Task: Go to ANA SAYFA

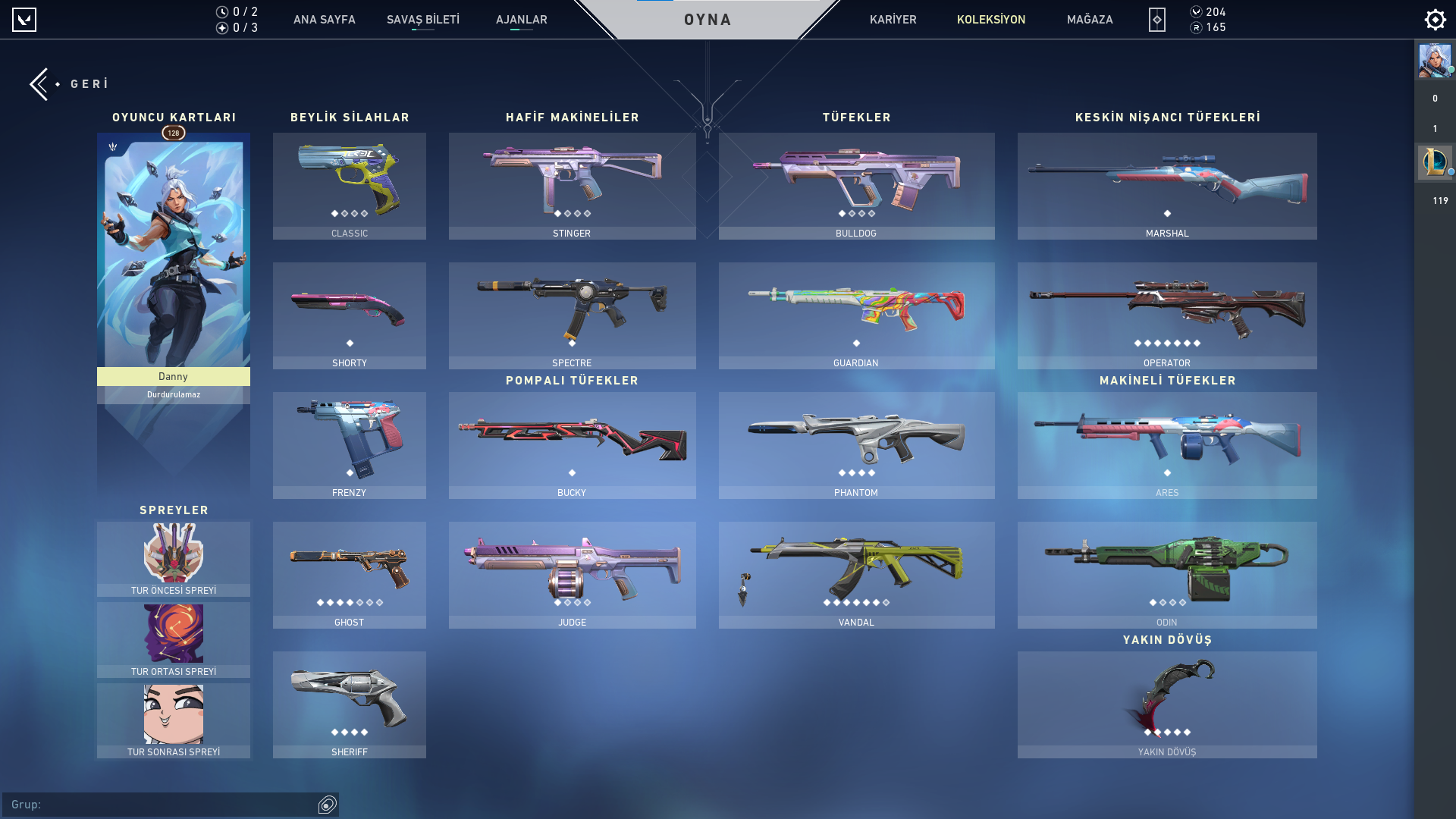Action: click(325, 20)
